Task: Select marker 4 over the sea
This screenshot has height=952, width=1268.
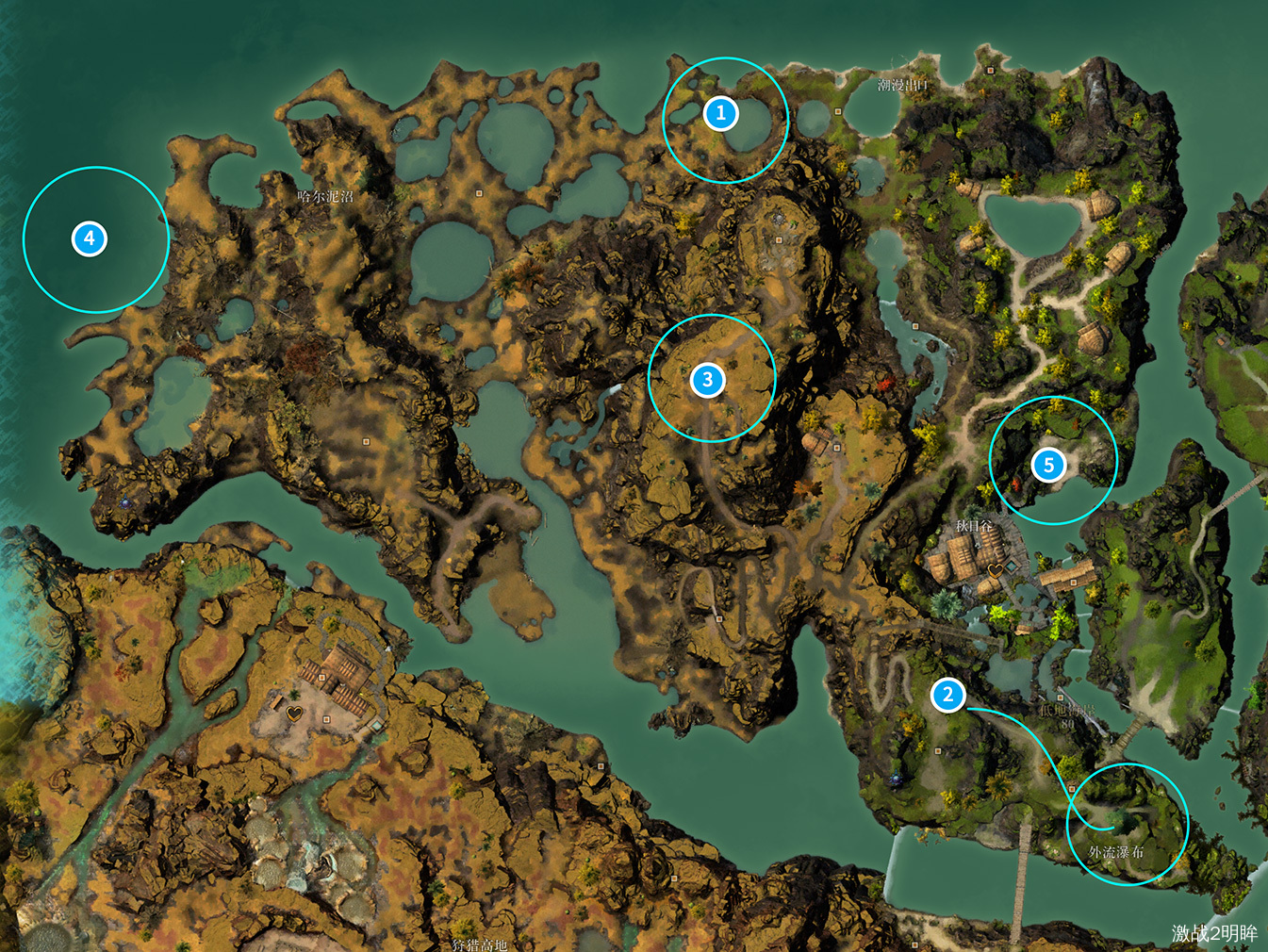Action: click(90, 238)
